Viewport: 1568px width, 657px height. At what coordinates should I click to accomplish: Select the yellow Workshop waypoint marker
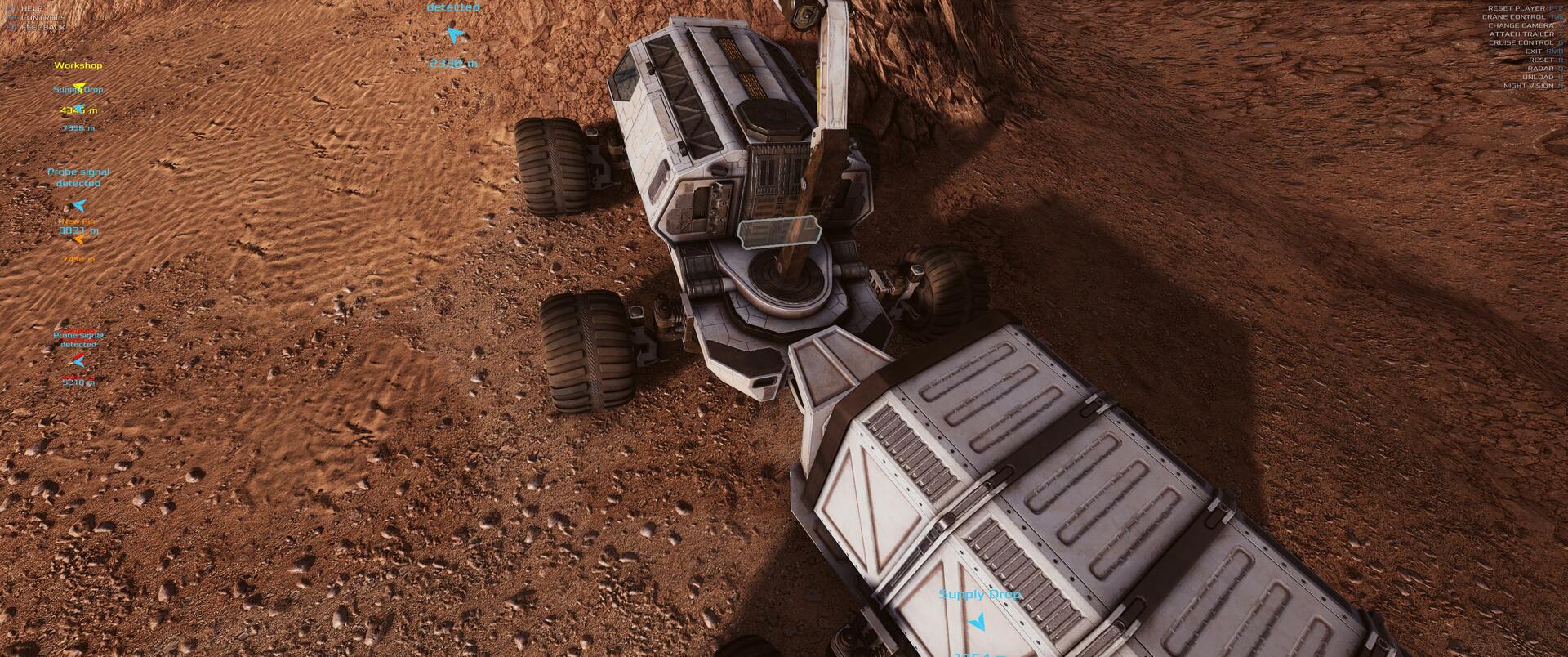point(78,87)
